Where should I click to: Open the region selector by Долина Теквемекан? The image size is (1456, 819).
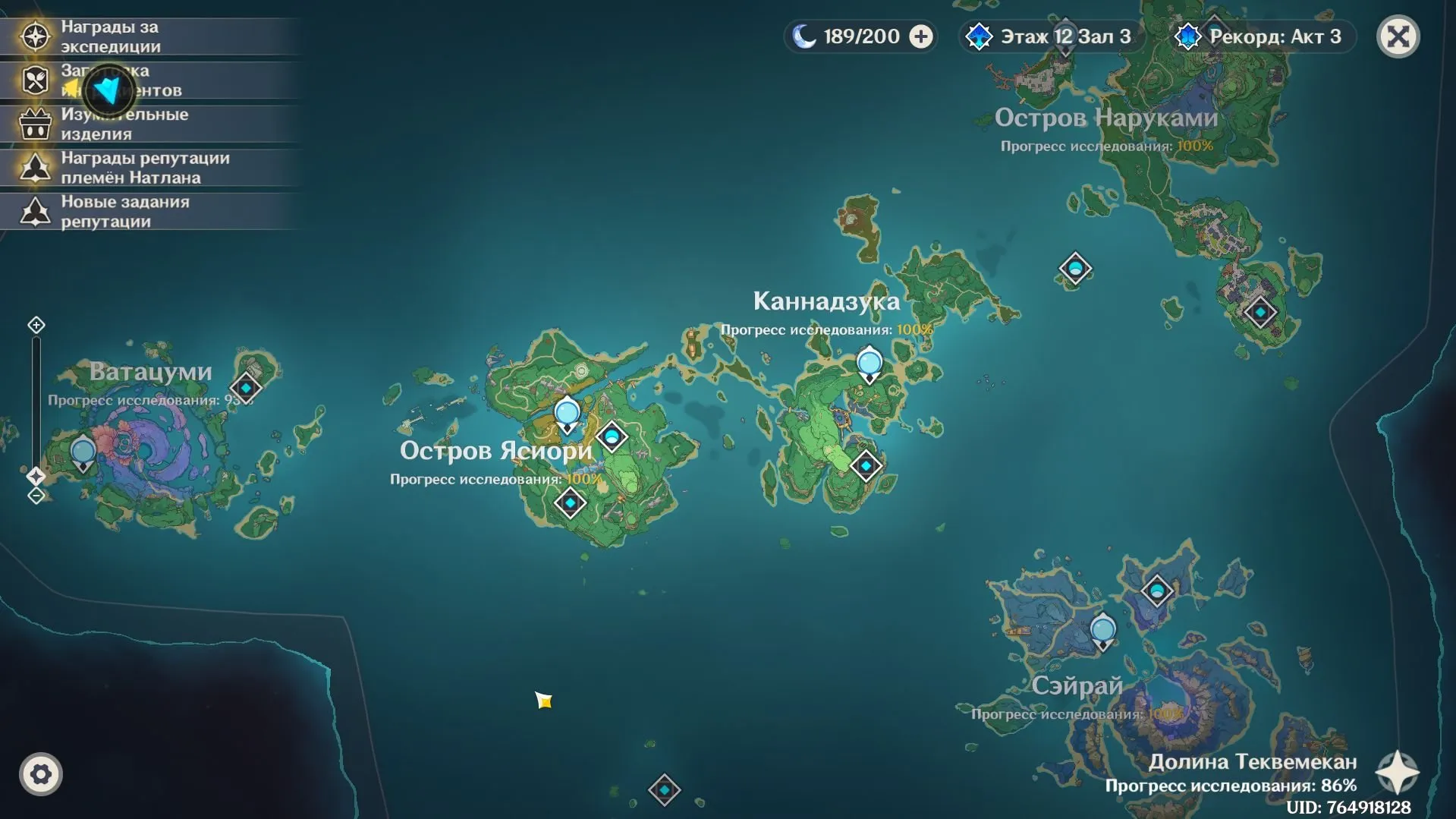coord(1397,773)
